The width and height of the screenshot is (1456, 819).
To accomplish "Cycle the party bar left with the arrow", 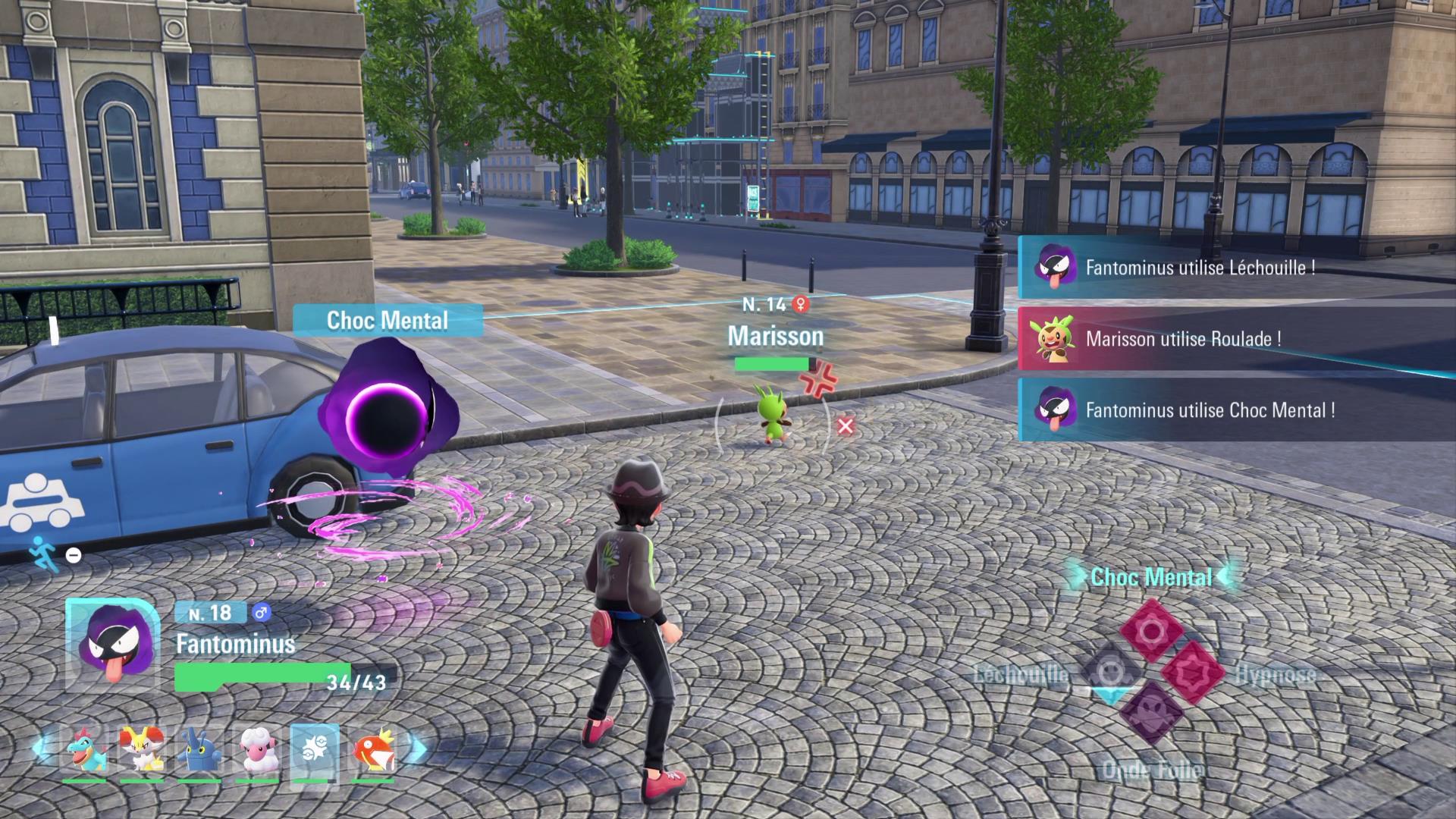I will pyautogui.click(x=39, y=749).
